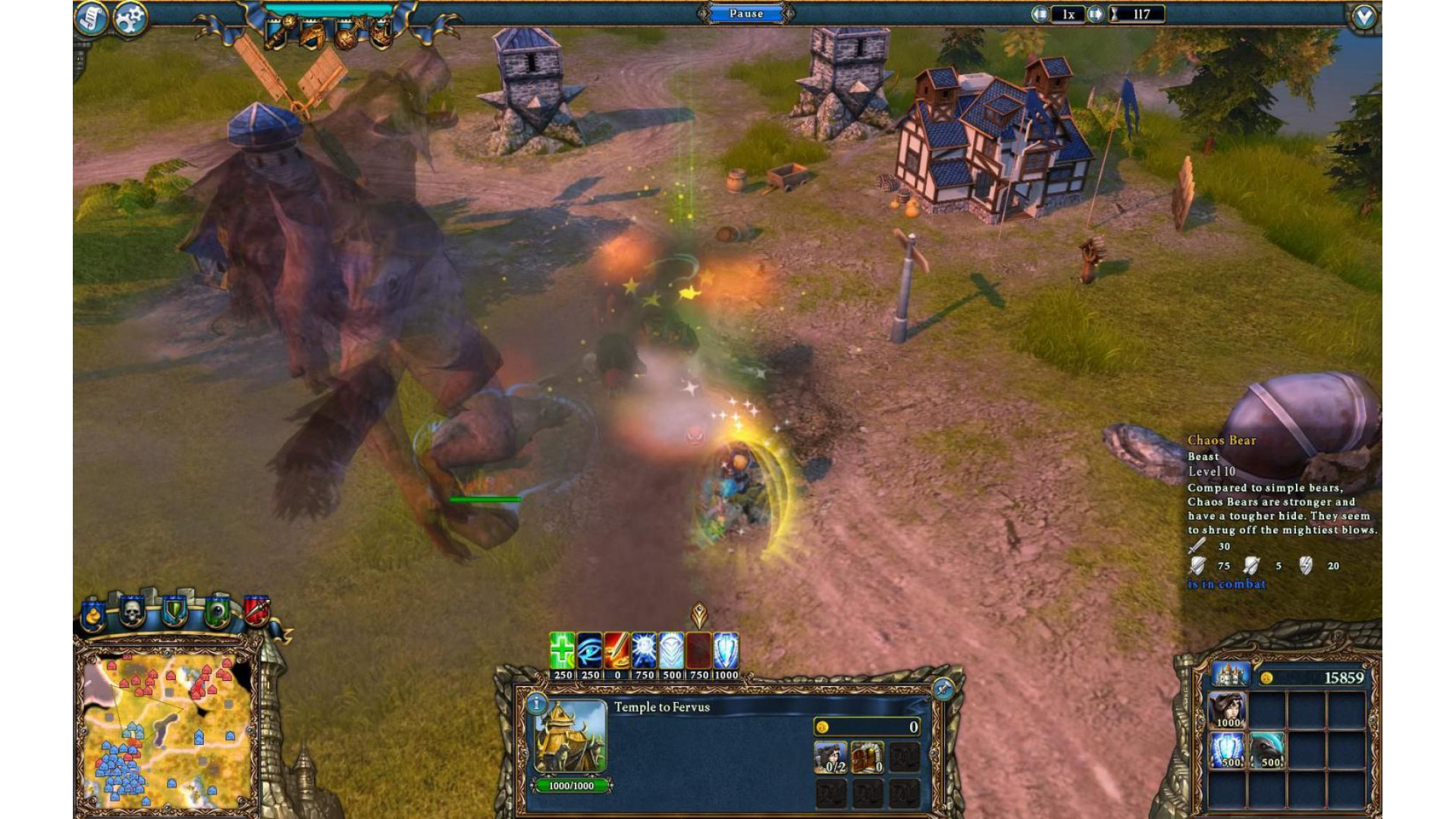Viewport: 1456px width, 819px height.
Task: Click the minimap
Action: coord(168,728)
